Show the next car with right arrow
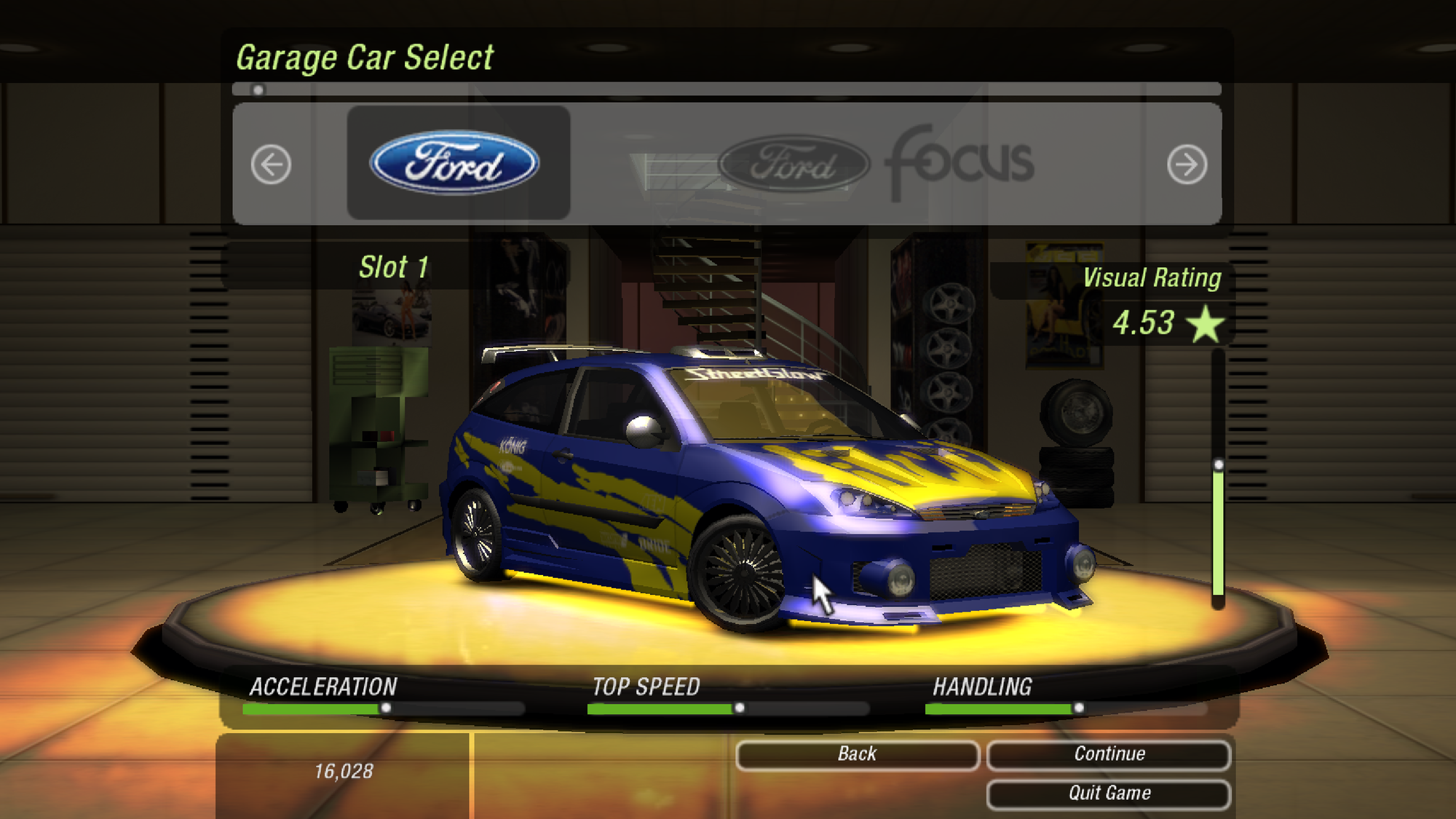1456x819 pixels. pos(1187,165)
